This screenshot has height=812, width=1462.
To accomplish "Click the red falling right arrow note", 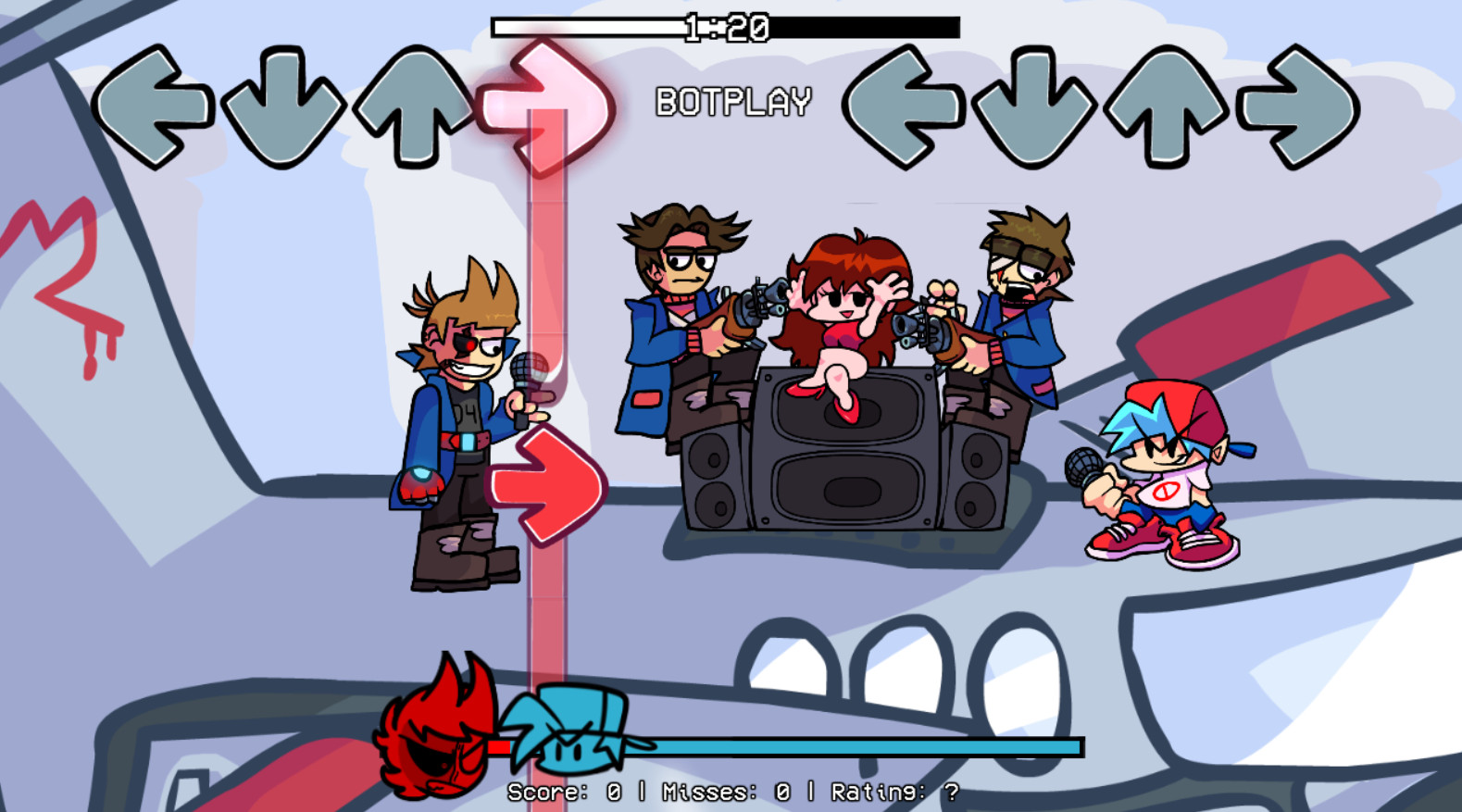I will tap(546, 481).
